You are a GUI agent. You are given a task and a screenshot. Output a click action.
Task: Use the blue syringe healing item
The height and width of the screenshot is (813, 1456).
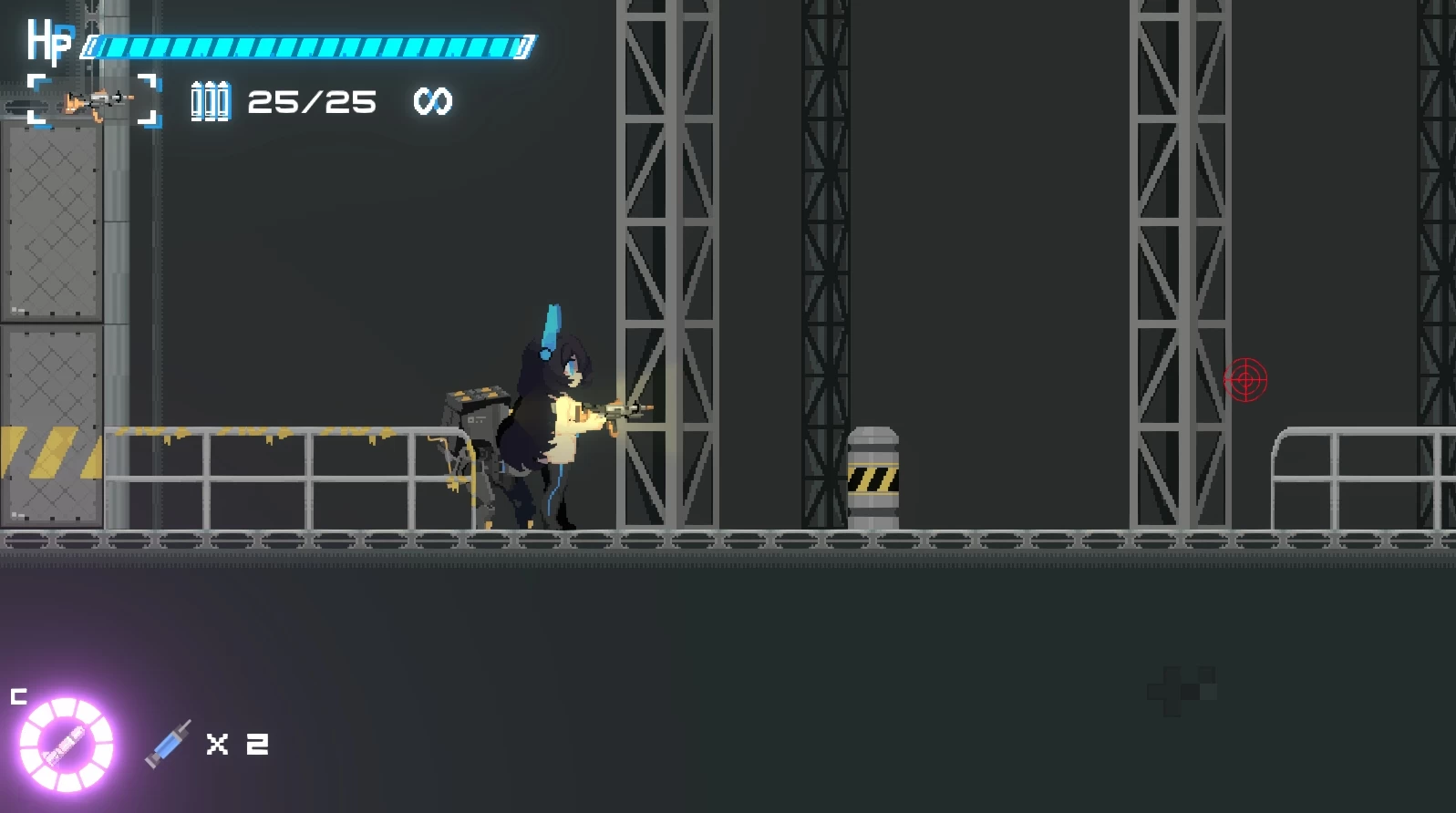(x=169, y=744)
